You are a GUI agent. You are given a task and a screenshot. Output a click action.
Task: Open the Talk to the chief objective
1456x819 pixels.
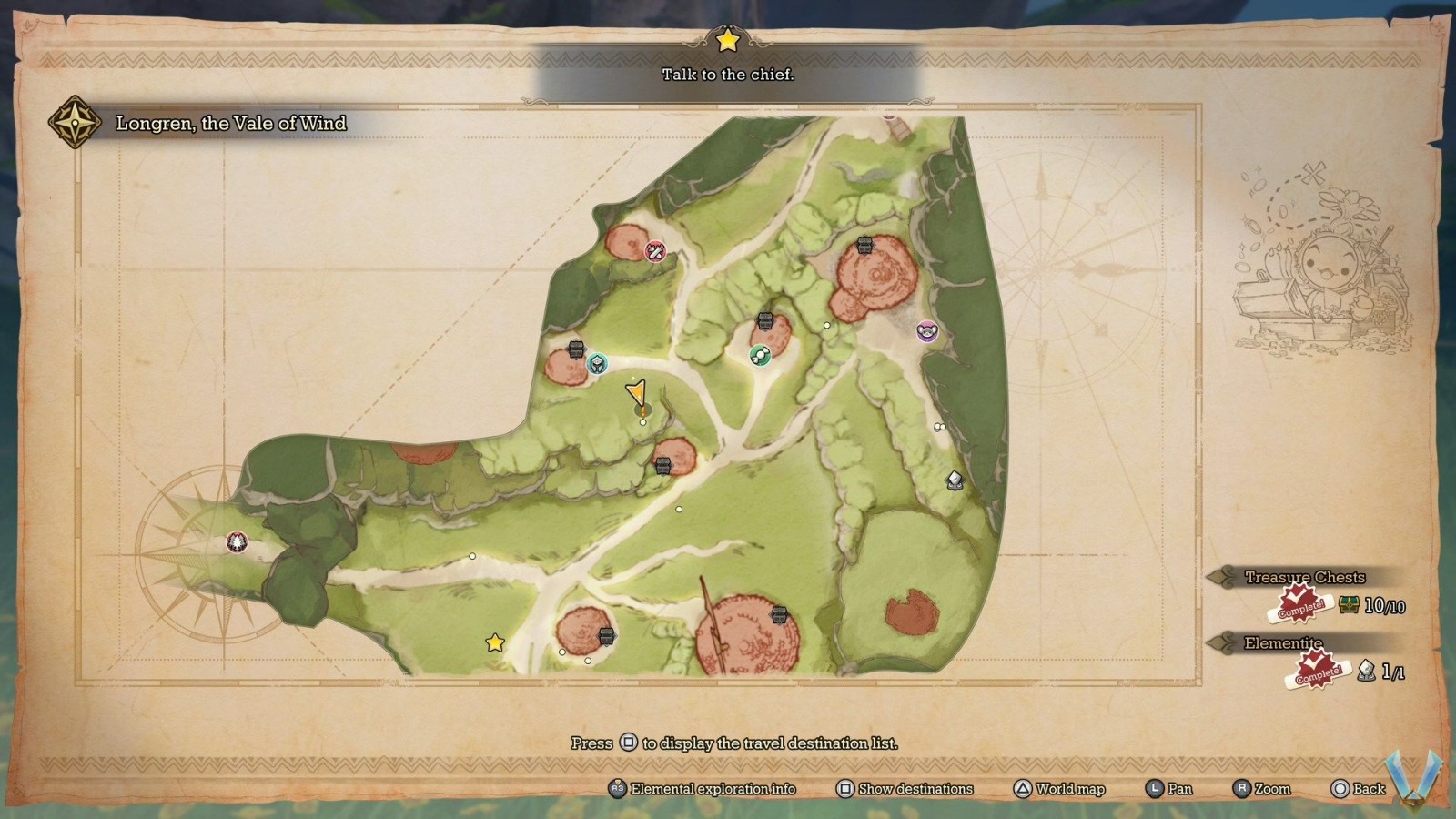pos(728,75)
